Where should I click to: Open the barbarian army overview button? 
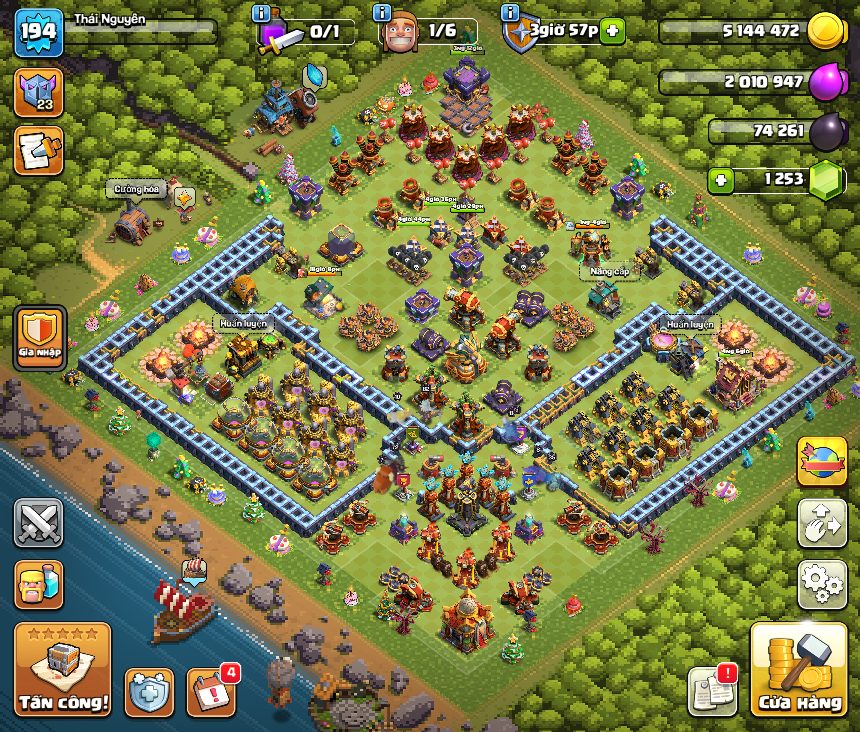coord(39,585)
